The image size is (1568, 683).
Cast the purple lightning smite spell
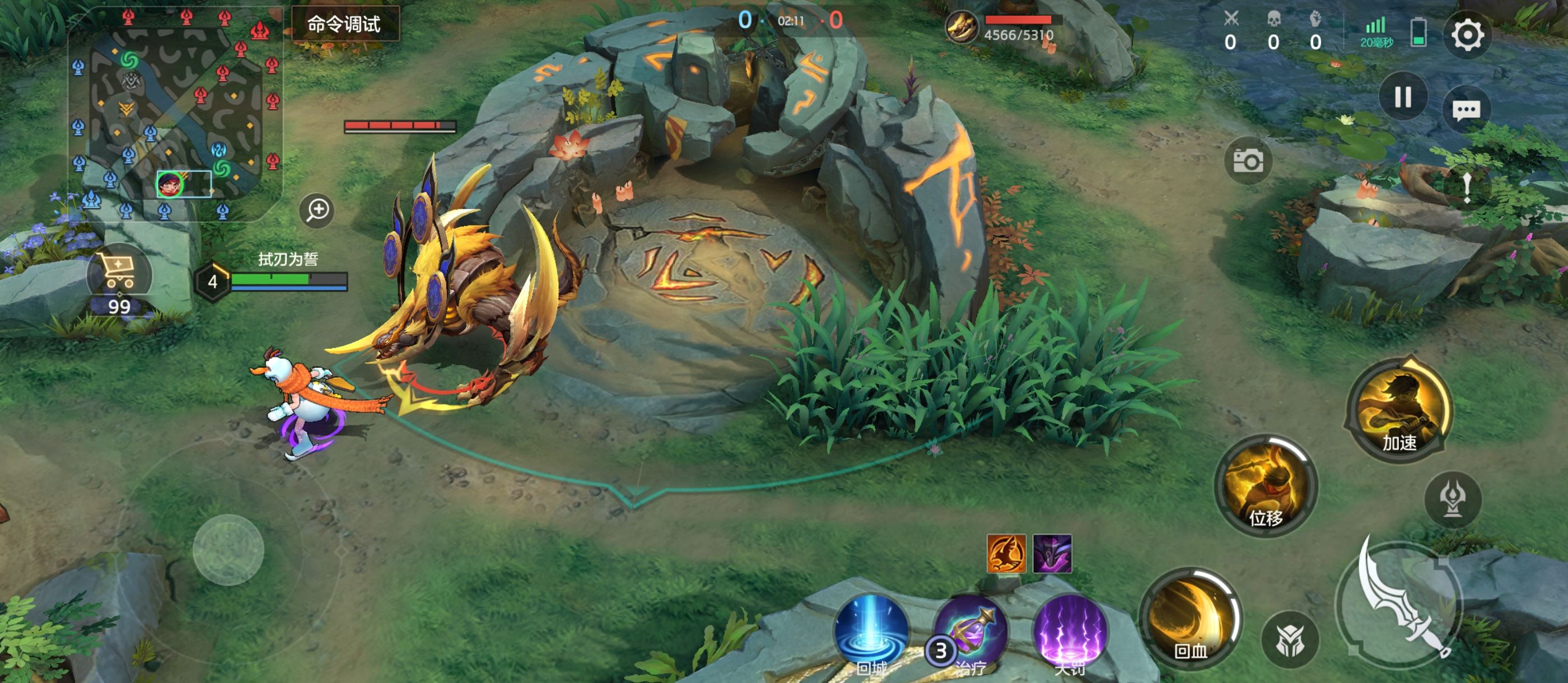click(x=1070, y=633)
